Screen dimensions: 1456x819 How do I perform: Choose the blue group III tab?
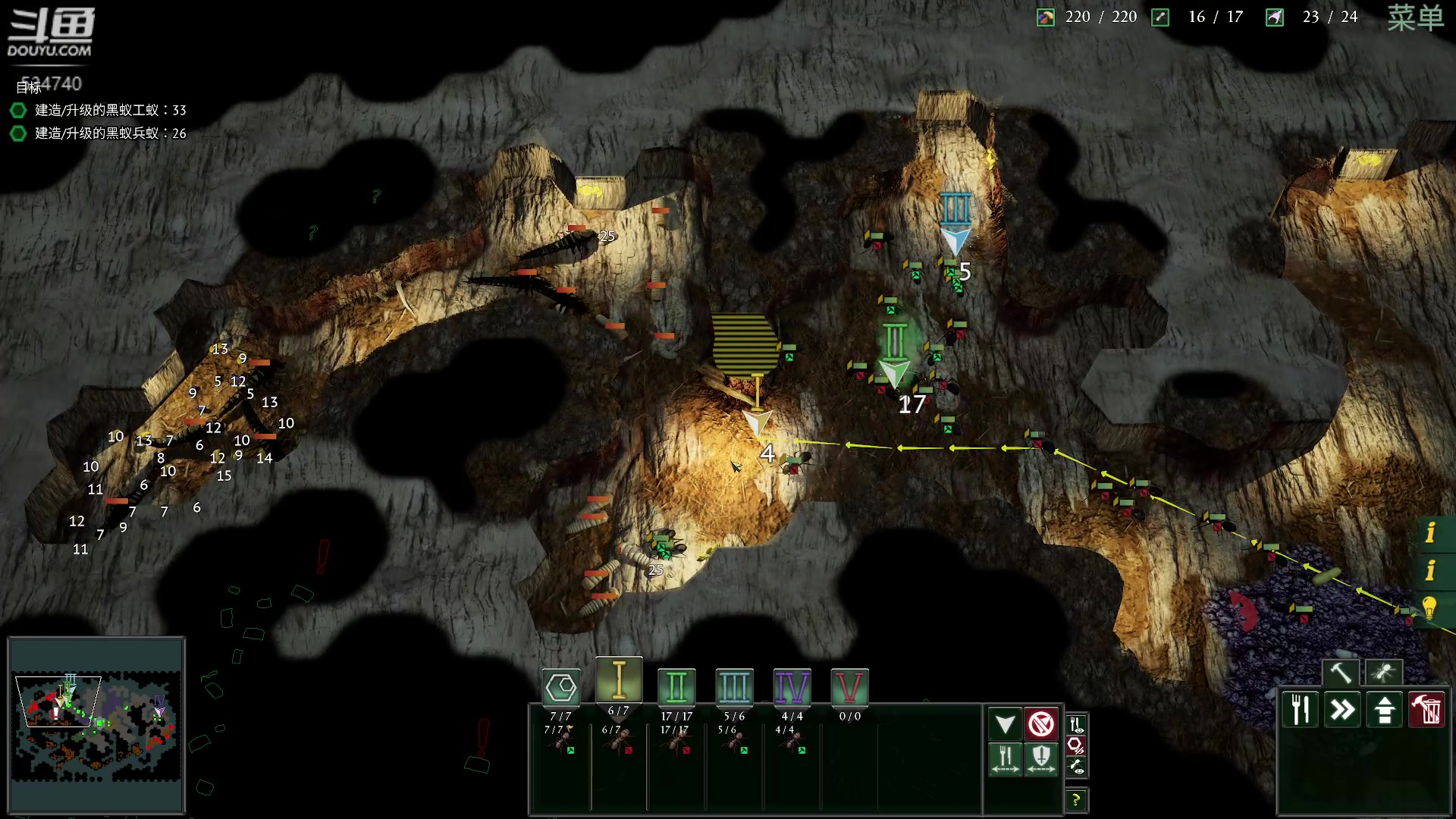pyautogui.click(x=734, y=688)
